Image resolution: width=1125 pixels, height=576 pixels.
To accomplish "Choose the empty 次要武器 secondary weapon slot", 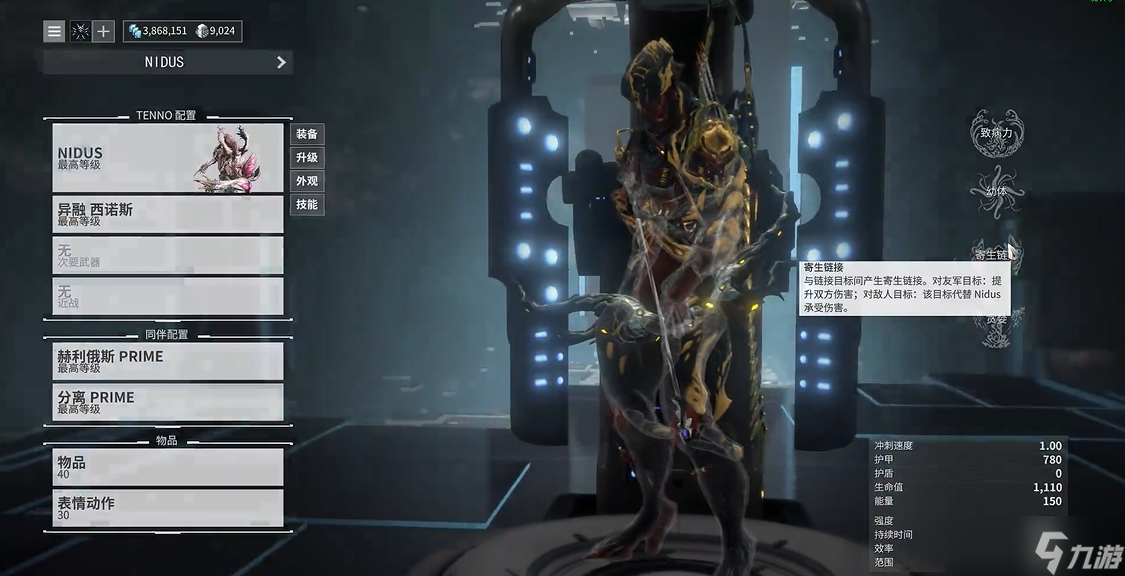I will coord(168,255).
